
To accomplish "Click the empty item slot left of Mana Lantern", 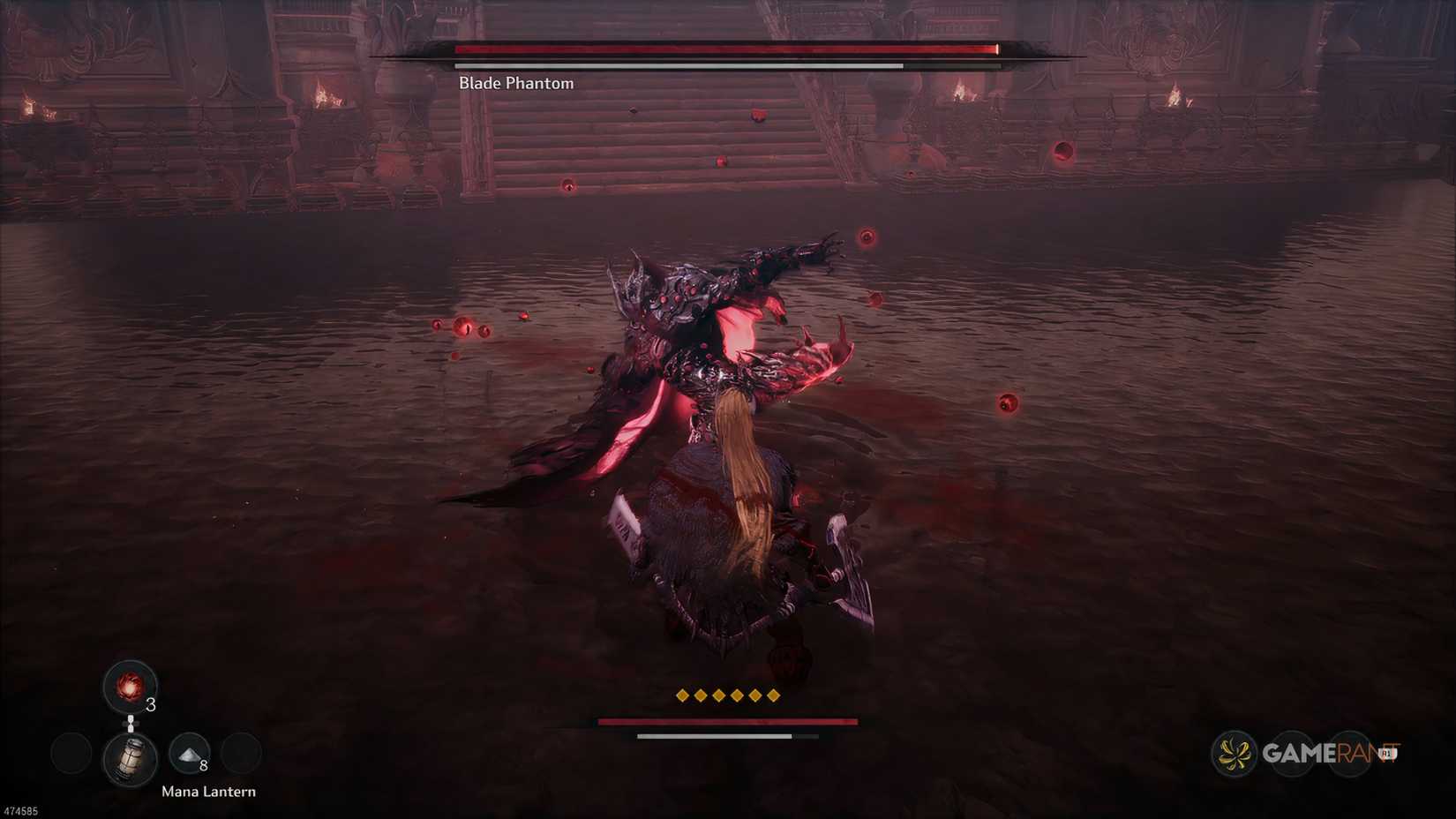I will click(71, 755).
